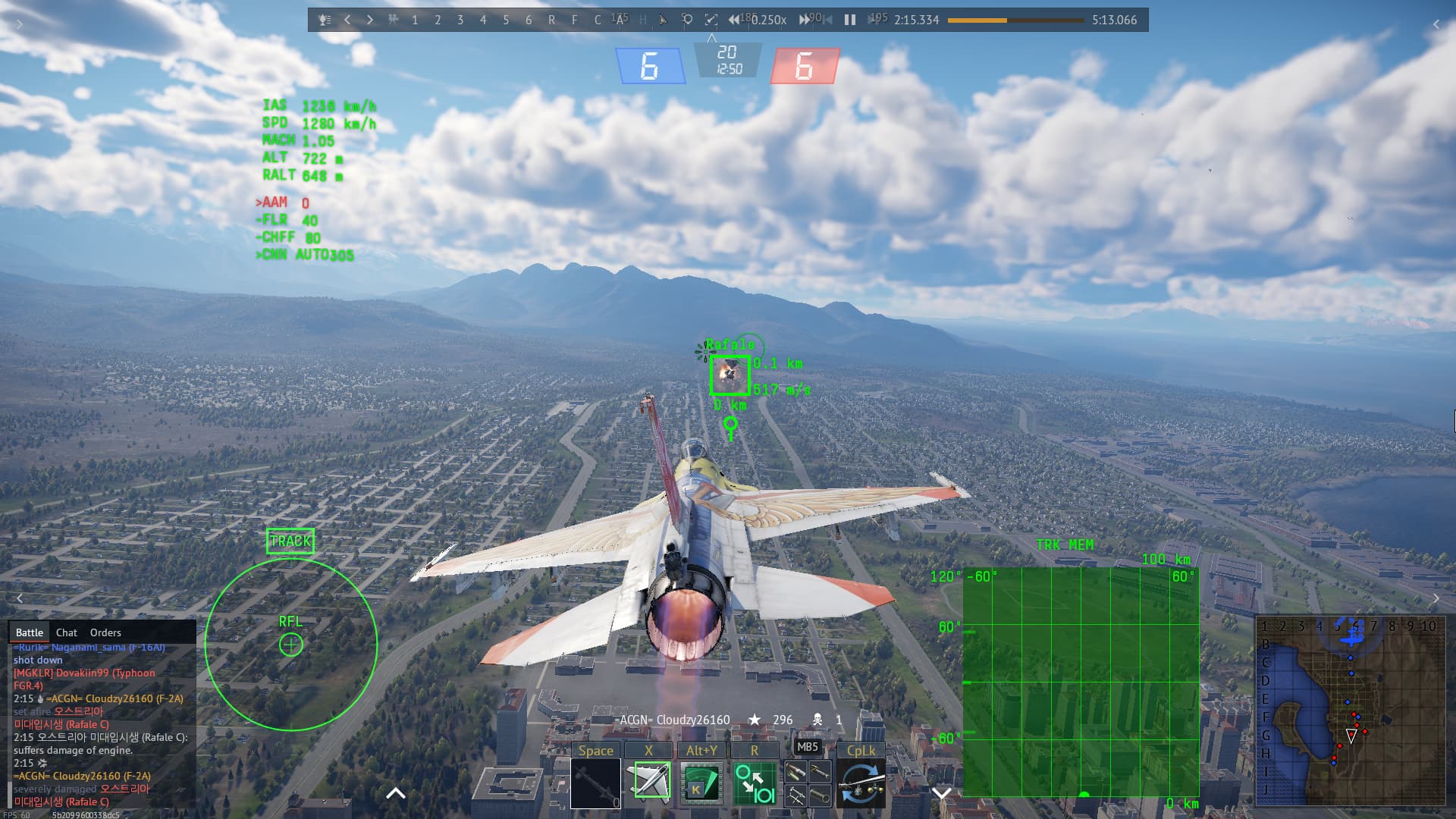Click the Space missile slot icon

coord(596,783)
